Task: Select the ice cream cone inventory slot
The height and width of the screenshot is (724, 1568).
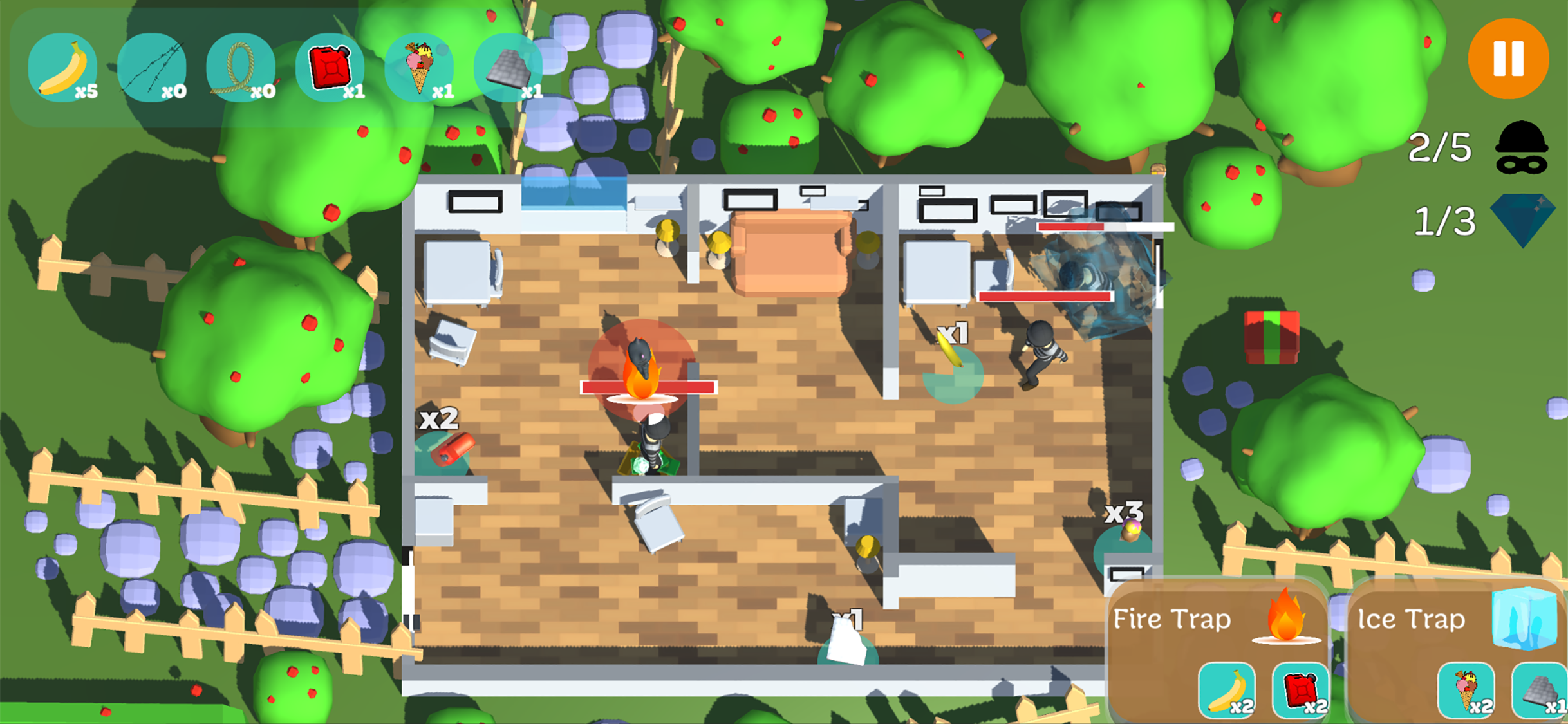Action: 419,68
